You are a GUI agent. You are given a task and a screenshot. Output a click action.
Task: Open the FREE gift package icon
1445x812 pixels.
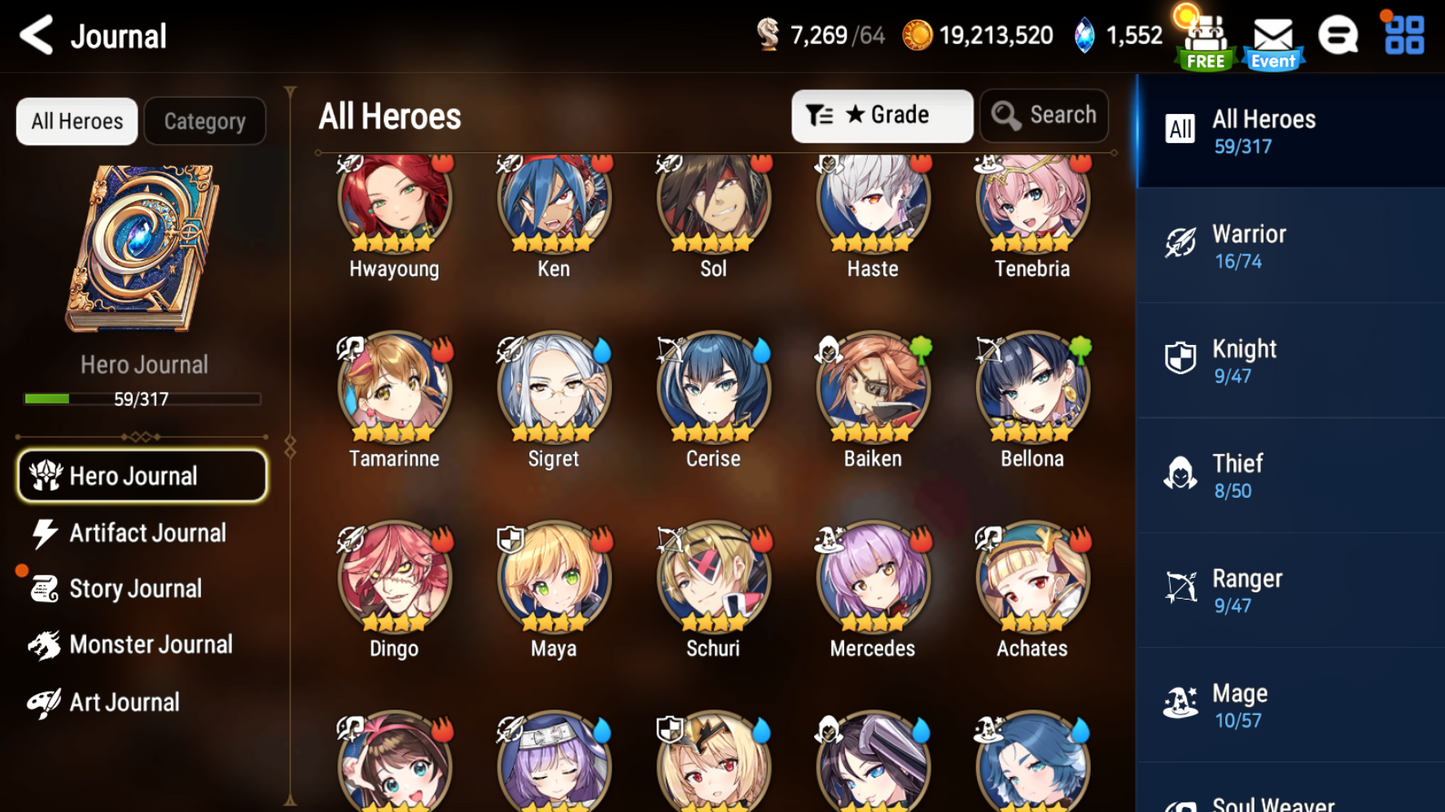click(1204, 38)
